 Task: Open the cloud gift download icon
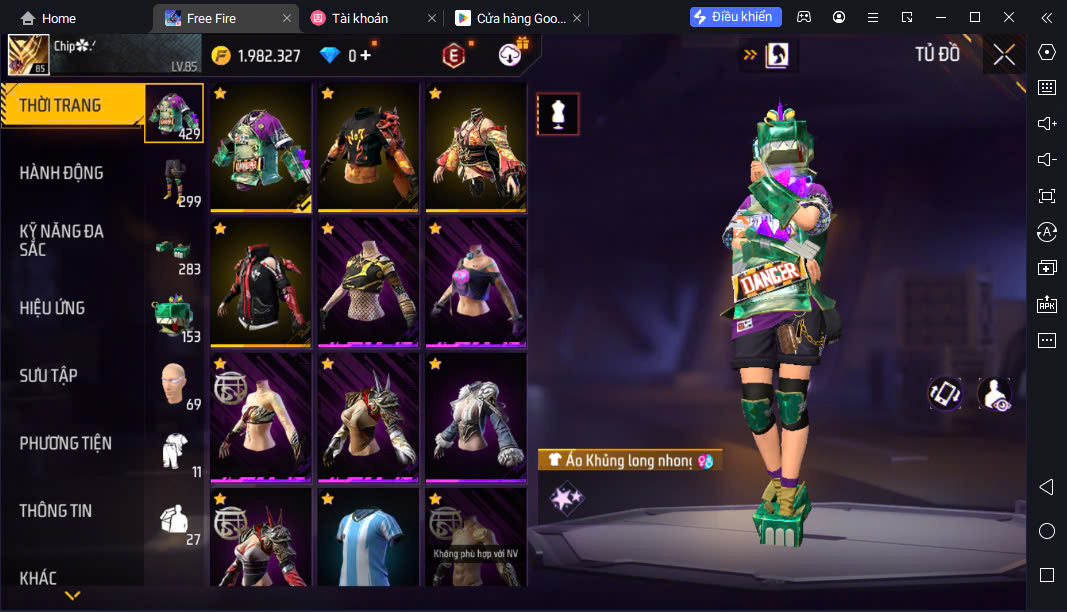tap(510, 55)
